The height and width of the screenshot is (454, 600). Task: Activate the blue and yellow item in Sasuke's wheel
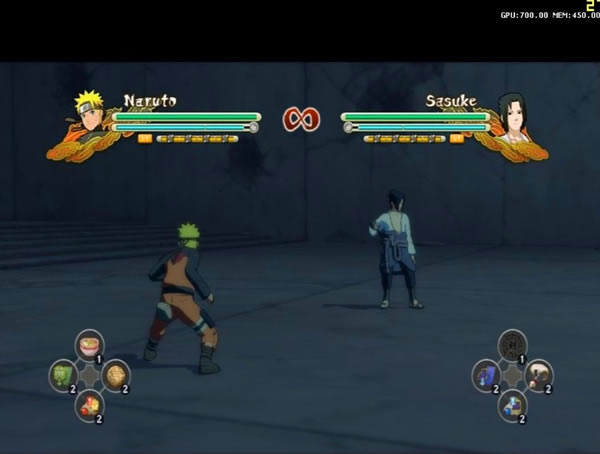click(x=513, y=404)
